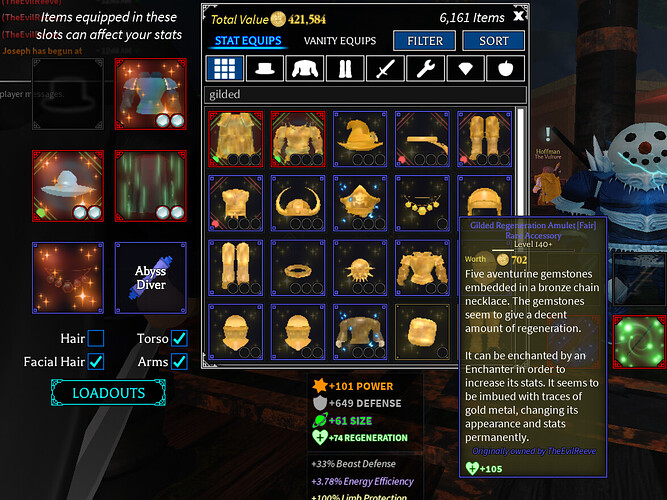
Task: Open the Filter options
Action: pos(425,41)
